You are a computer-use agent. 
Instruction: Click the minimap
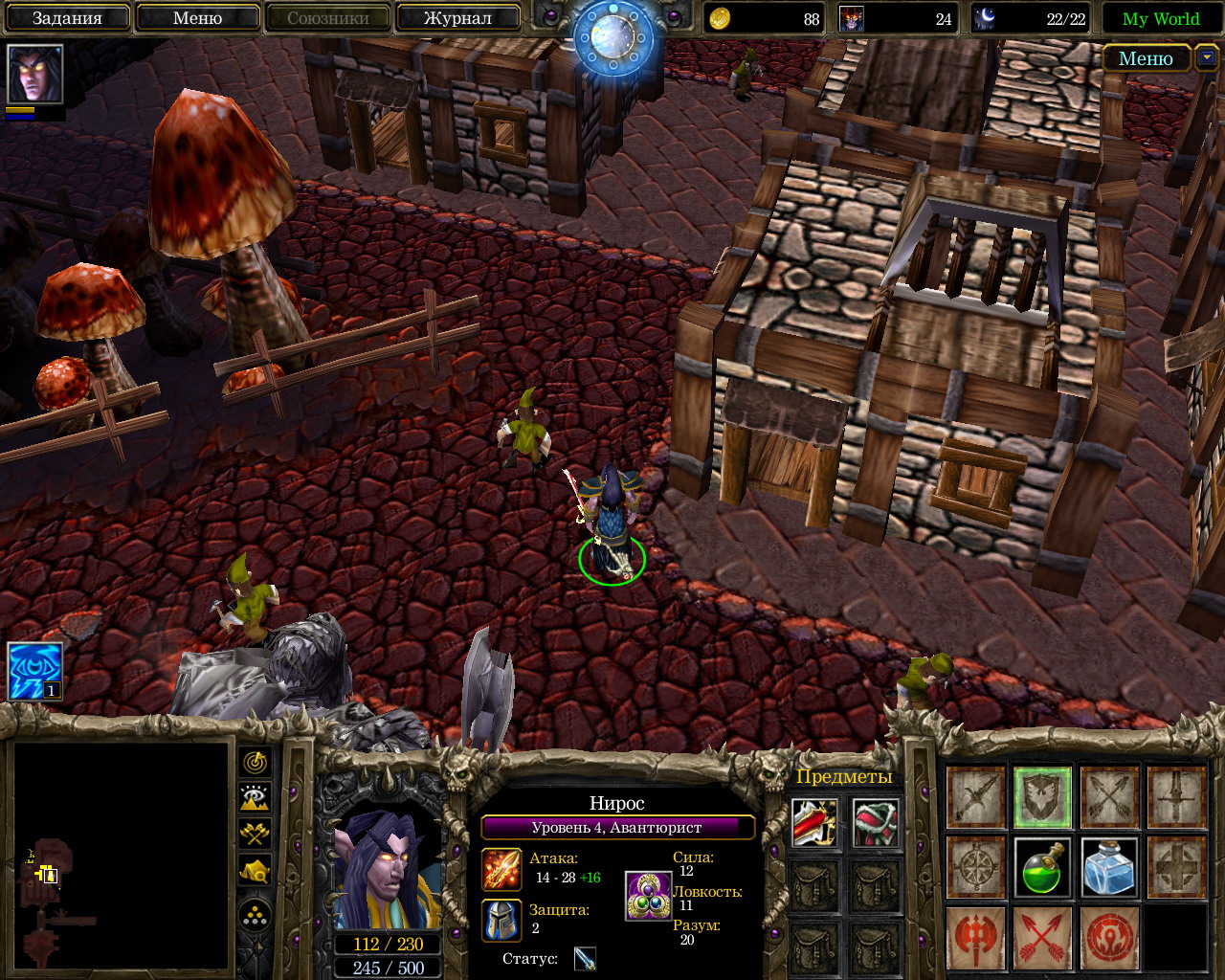(x=122, y=857)
